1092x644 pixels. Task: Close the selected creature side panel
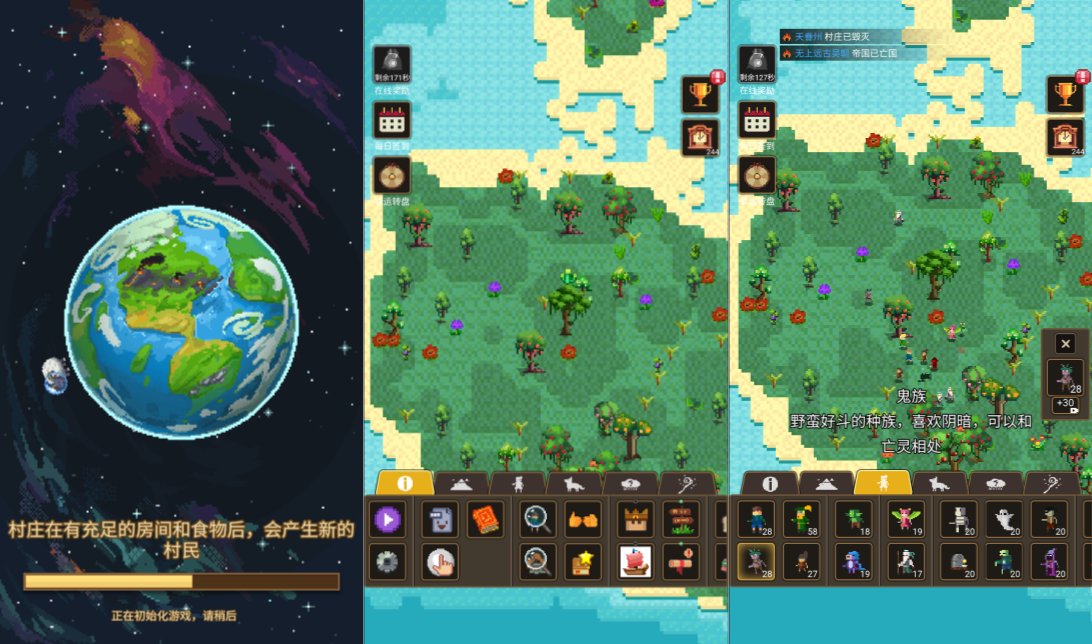[1065, 344]
